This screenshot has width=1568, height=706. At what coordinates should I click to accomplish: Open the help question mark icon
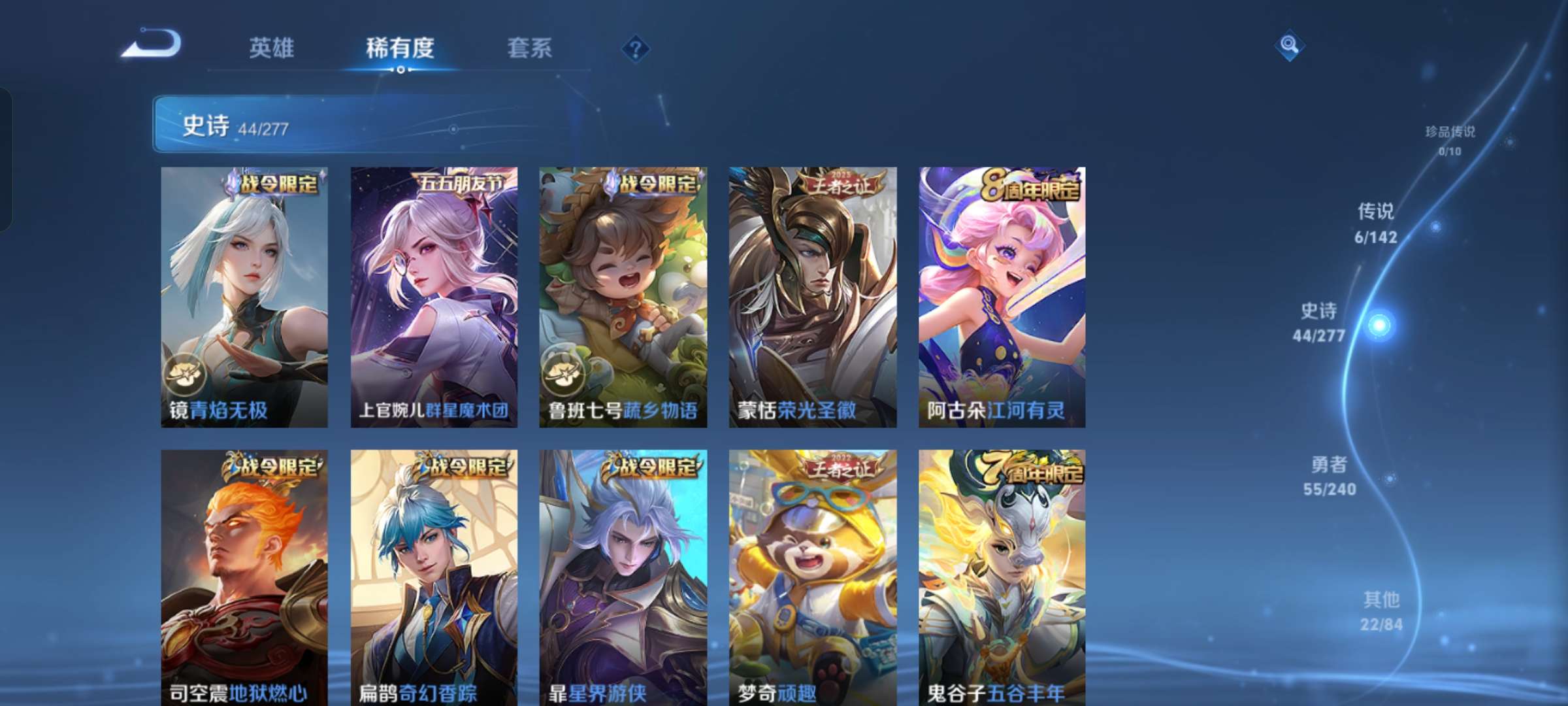click(637, 48)
